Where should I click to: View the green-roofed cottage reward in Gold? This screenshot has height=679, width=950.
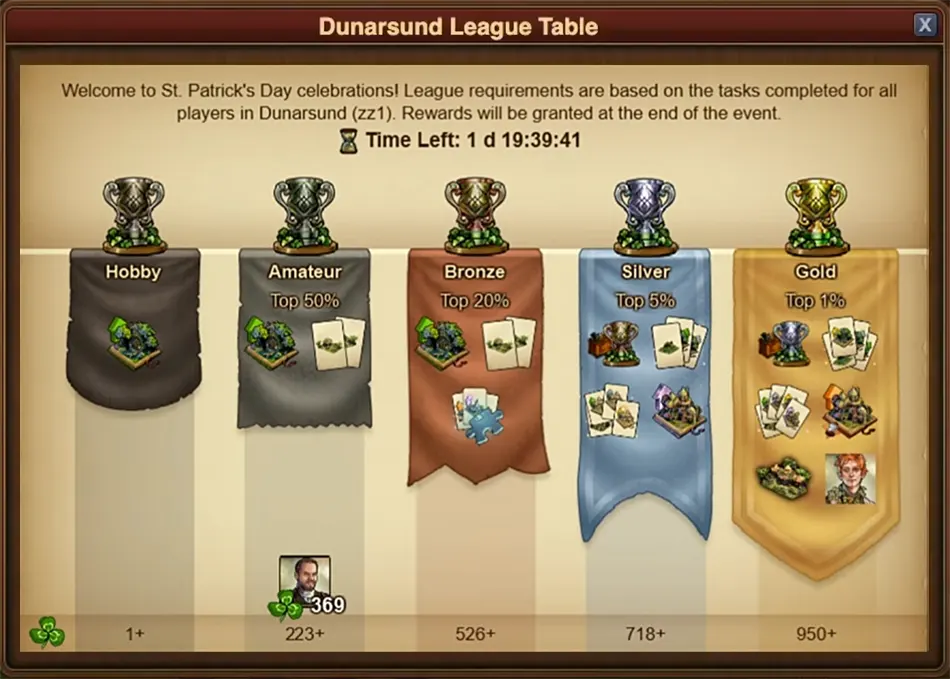pos(783,480)
